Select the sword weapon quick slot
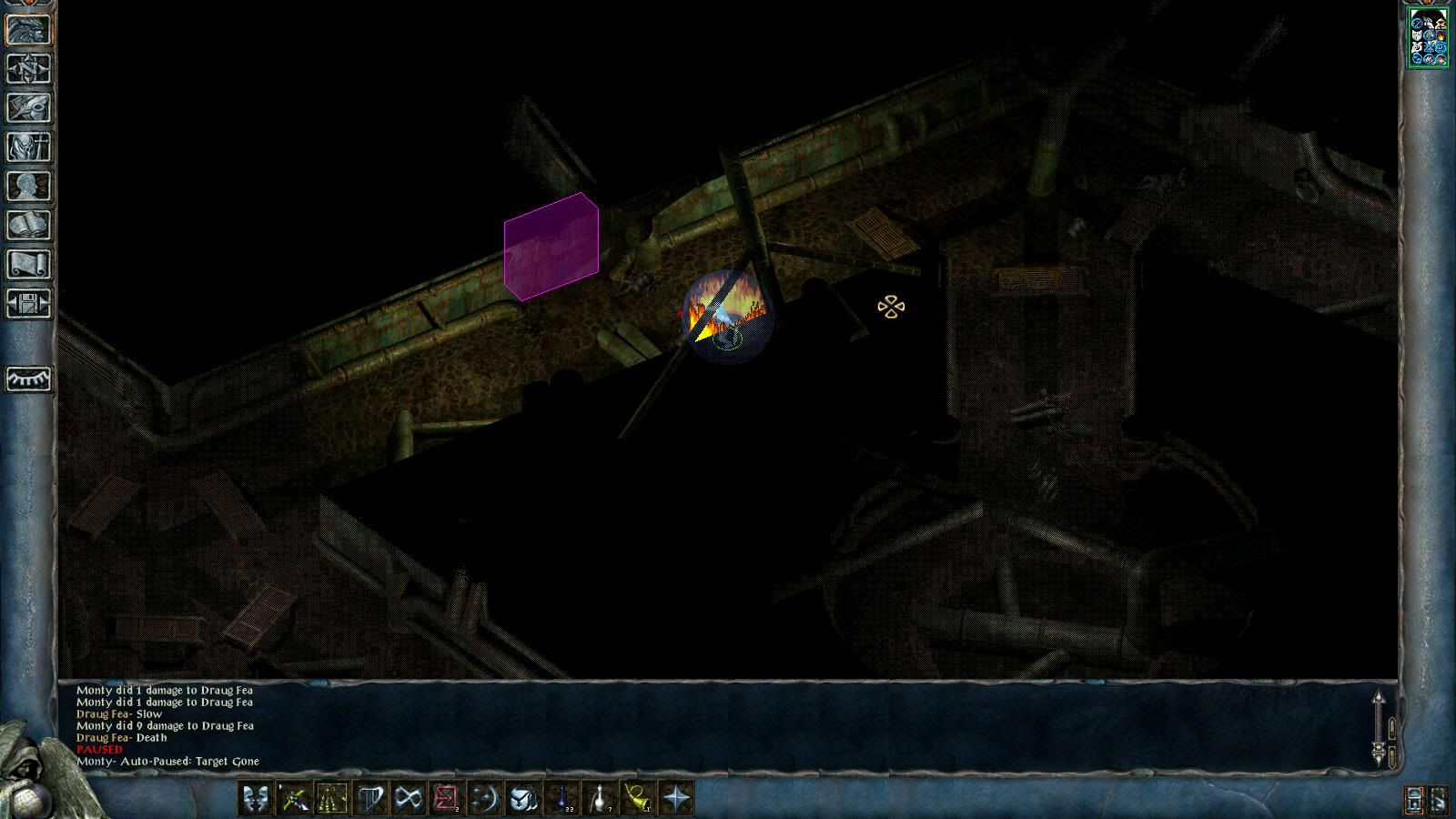 click(294, 799)
